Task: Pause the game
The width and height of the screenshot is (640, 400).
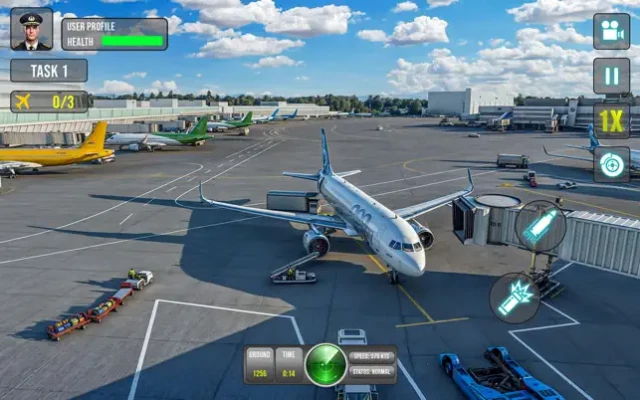Action: coord(611,76)
